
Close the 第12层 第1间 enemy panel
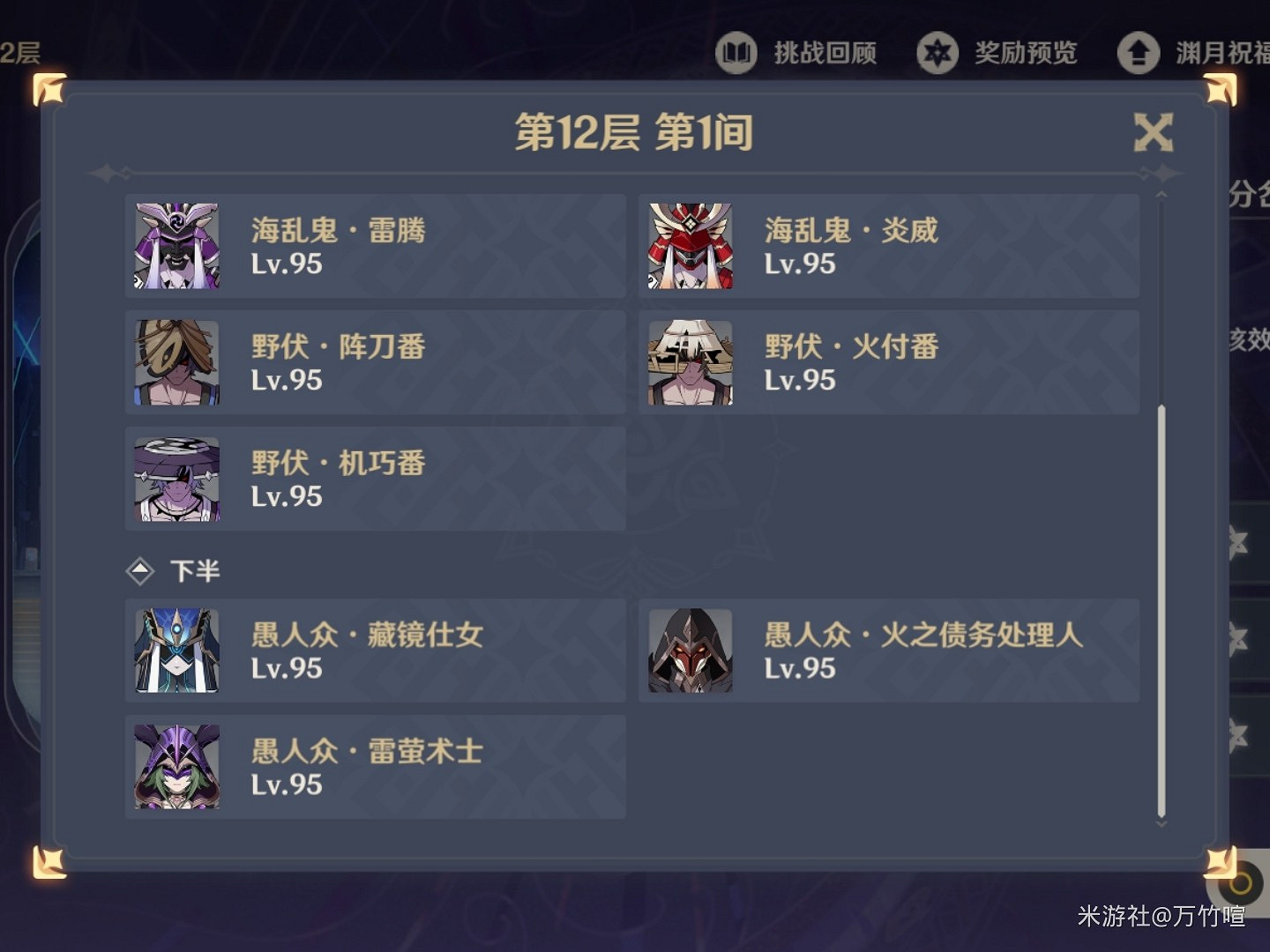click(x=1153, y=133)
